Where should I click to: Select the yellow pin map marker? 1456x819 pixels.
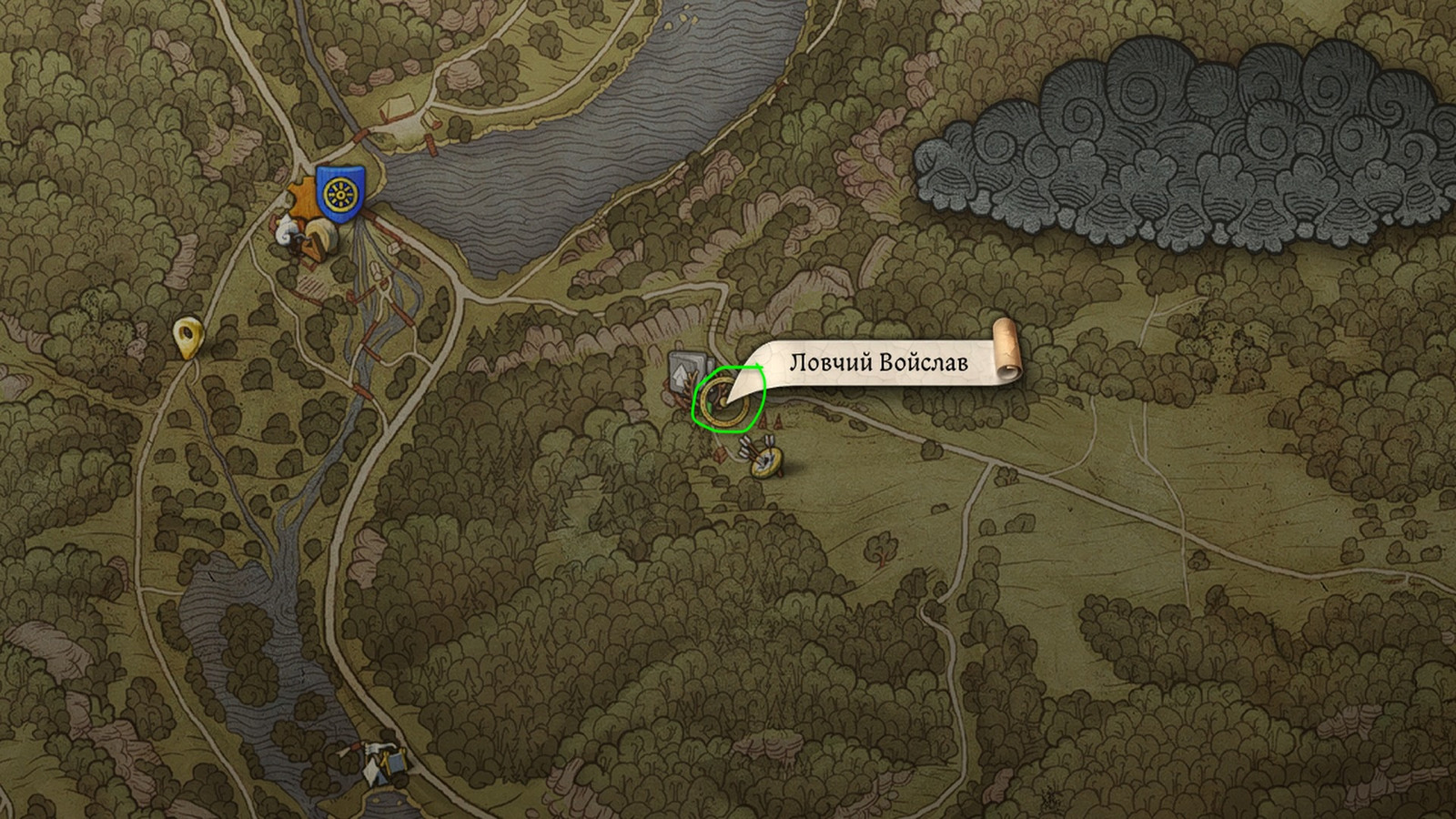[x=187, y=337]
